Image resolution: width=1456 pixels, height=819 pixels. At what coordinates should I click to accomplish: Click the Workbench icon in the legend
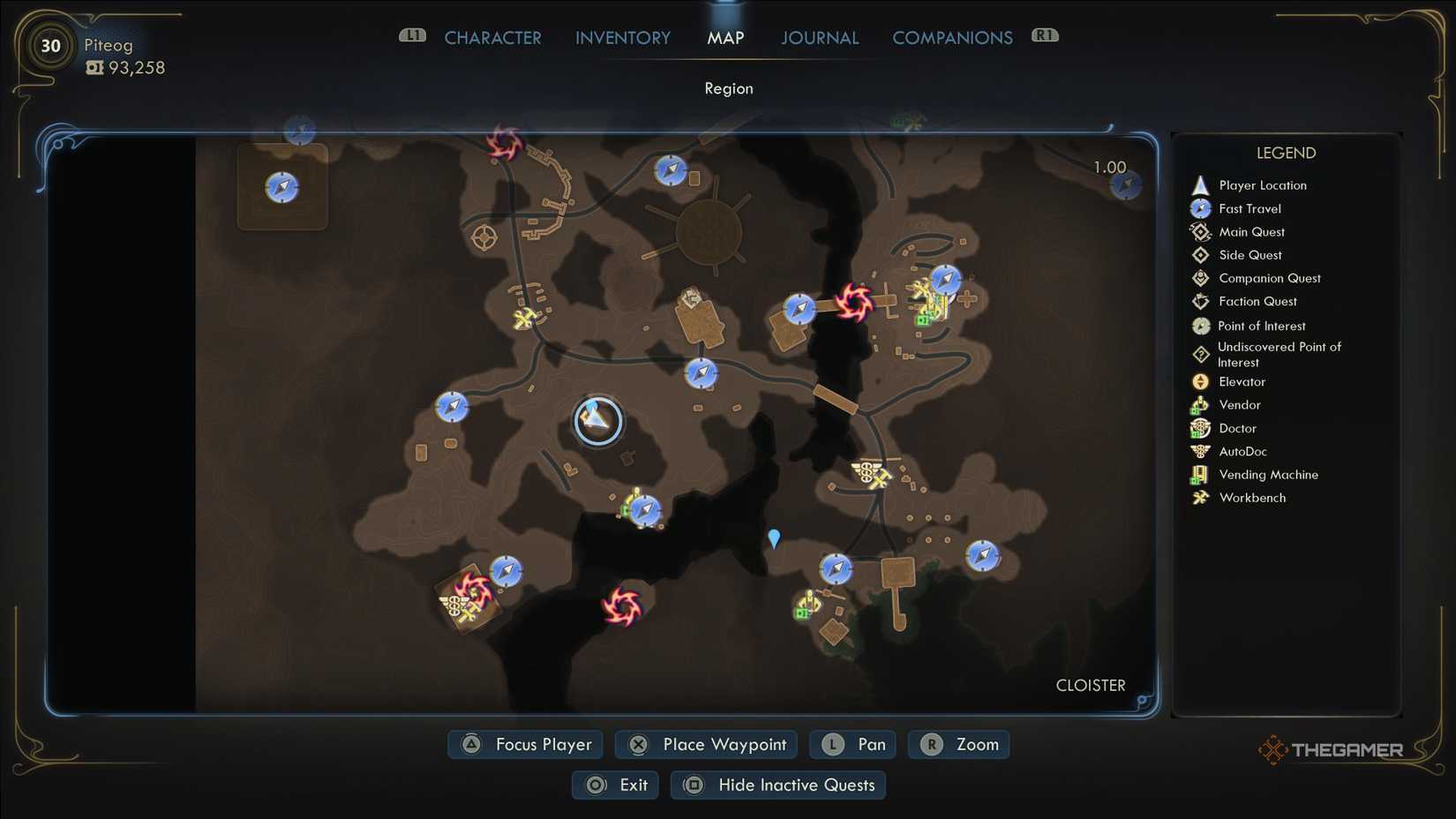[1200, 497]
